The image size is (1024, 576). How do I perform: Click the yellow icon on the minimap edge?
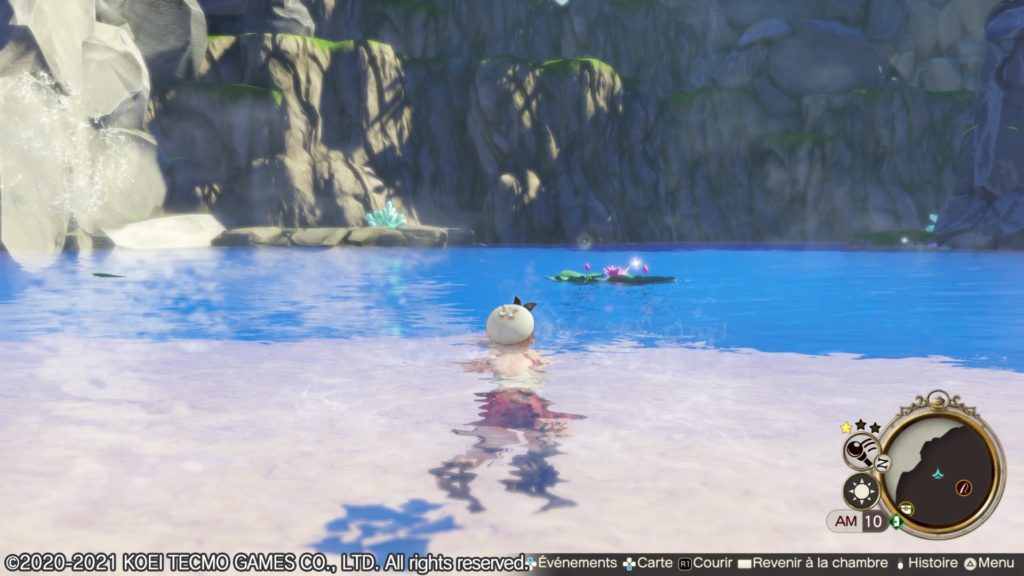coord(906,508)
